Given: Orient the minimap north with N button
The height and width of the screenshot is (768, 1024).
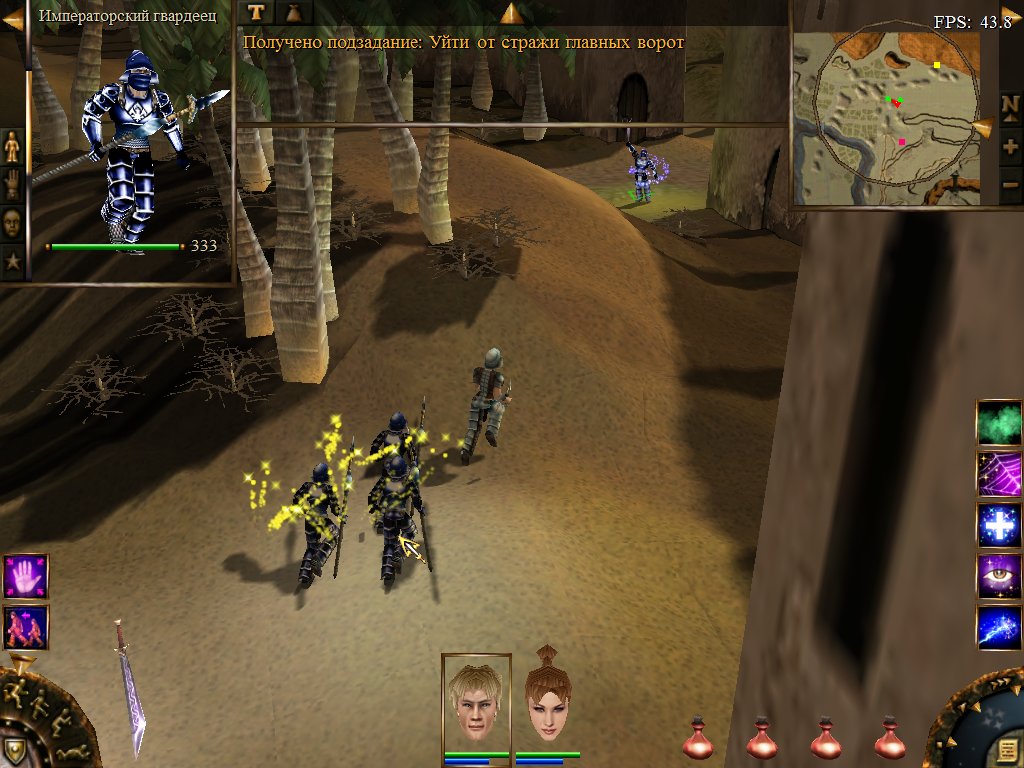Looking at the screenshot, I should (1009, 104).
